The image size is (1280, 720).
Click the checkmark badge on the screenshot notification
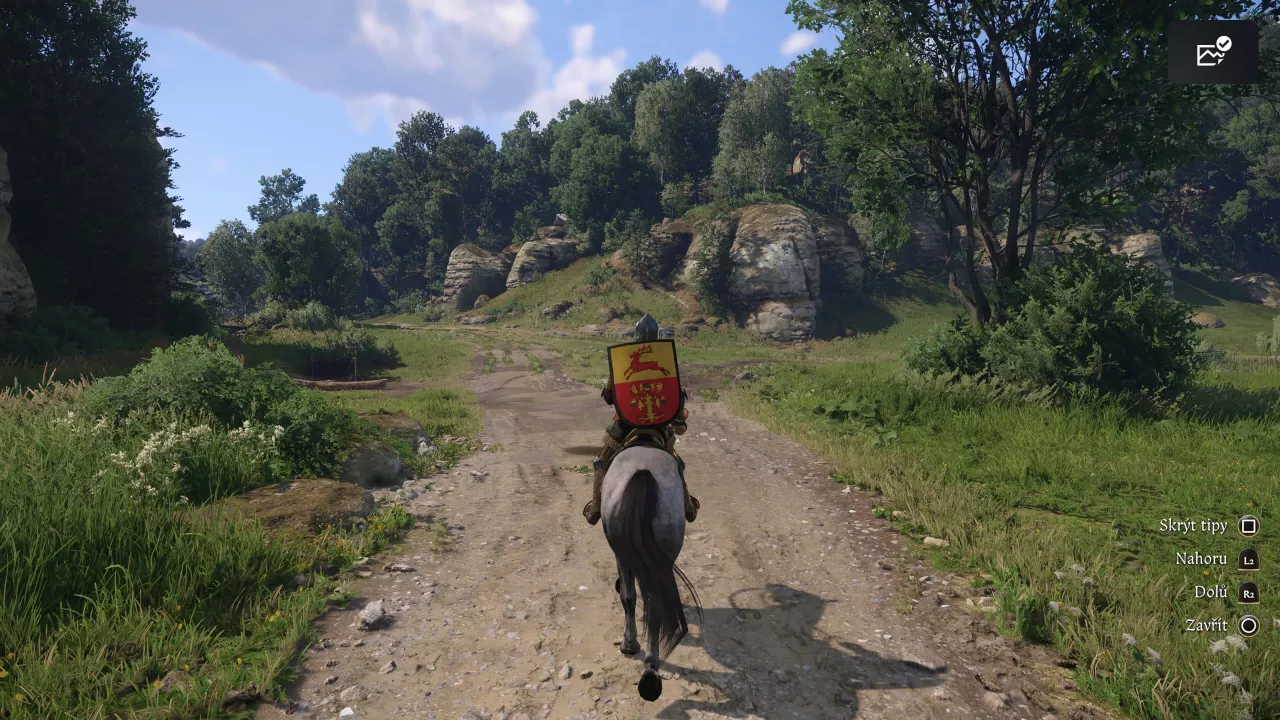(1223, 44)
